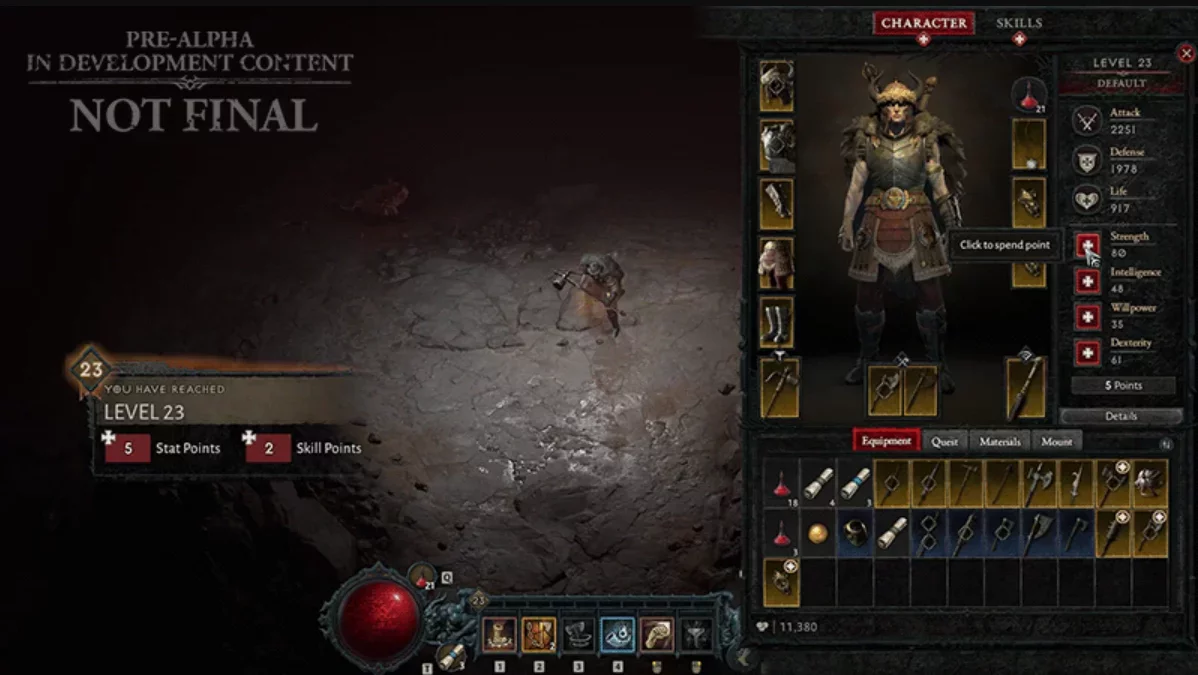Select the Equipment inventory tab
Viewport: 1198px width, 675px height.
pos(885,441)
